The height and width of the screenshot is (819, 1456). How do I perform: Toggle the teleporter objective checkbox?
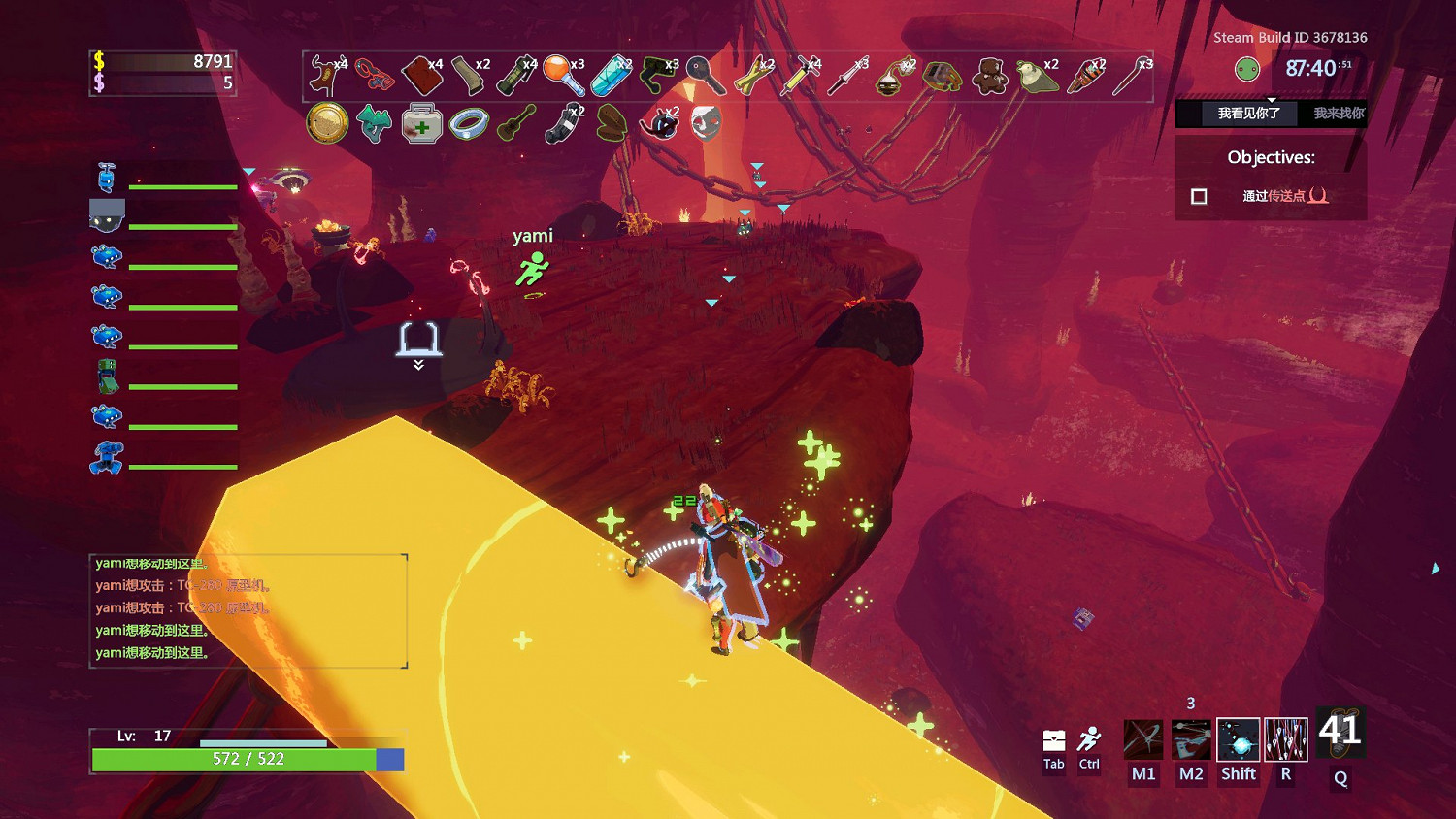tap(1200, 196)
